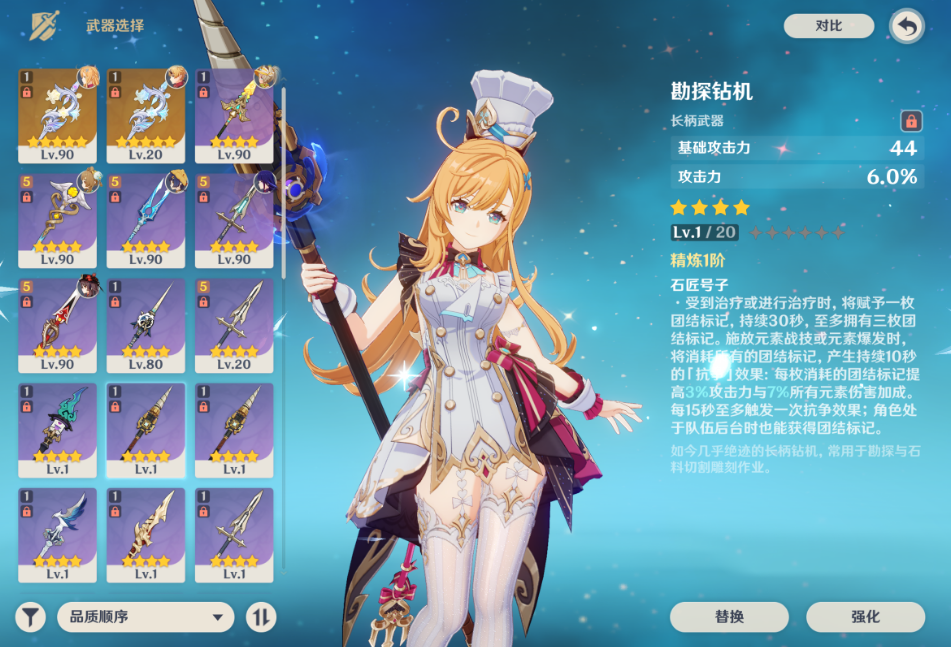
Task: Confirm weapon swap with 替换
Action: [729, 617]
